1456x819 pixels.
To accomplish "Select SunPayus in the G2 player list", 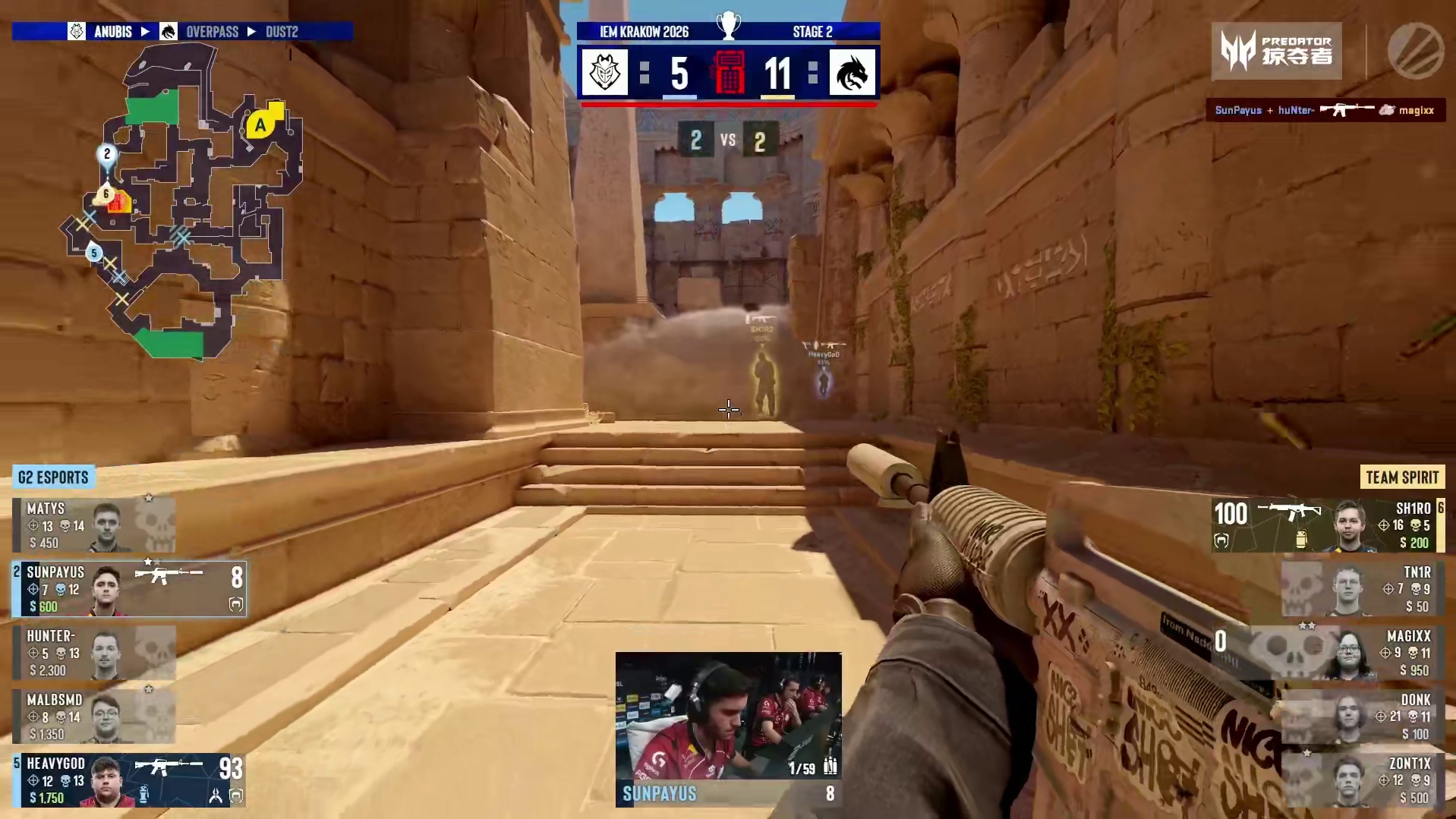I will (x=129, y=588).
